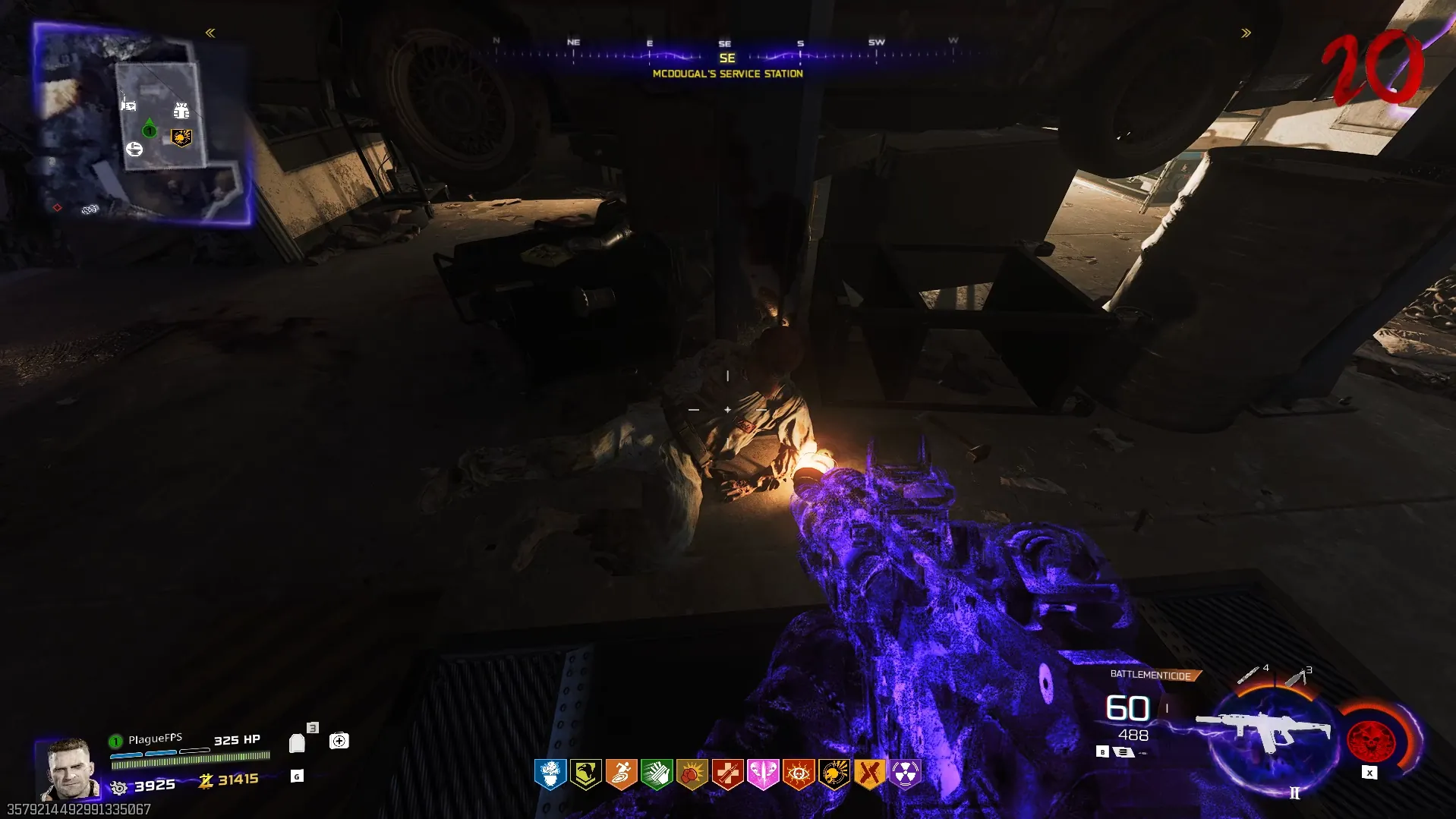Screen dimensions: 1456x819
Task: Activate the red skull field upgrade
Action: pyautogui.click(x=1371, y=740)
